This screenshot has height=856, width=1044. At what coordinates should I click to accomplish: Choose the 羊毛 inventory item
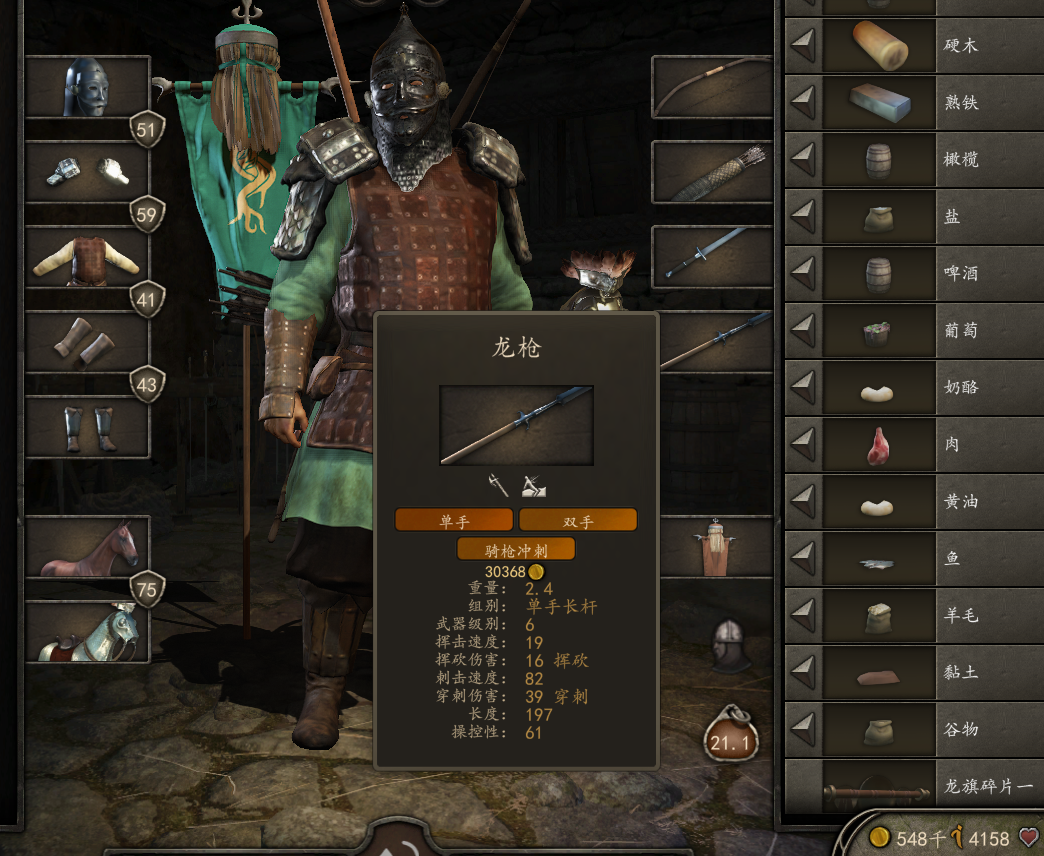click(911, 615)
